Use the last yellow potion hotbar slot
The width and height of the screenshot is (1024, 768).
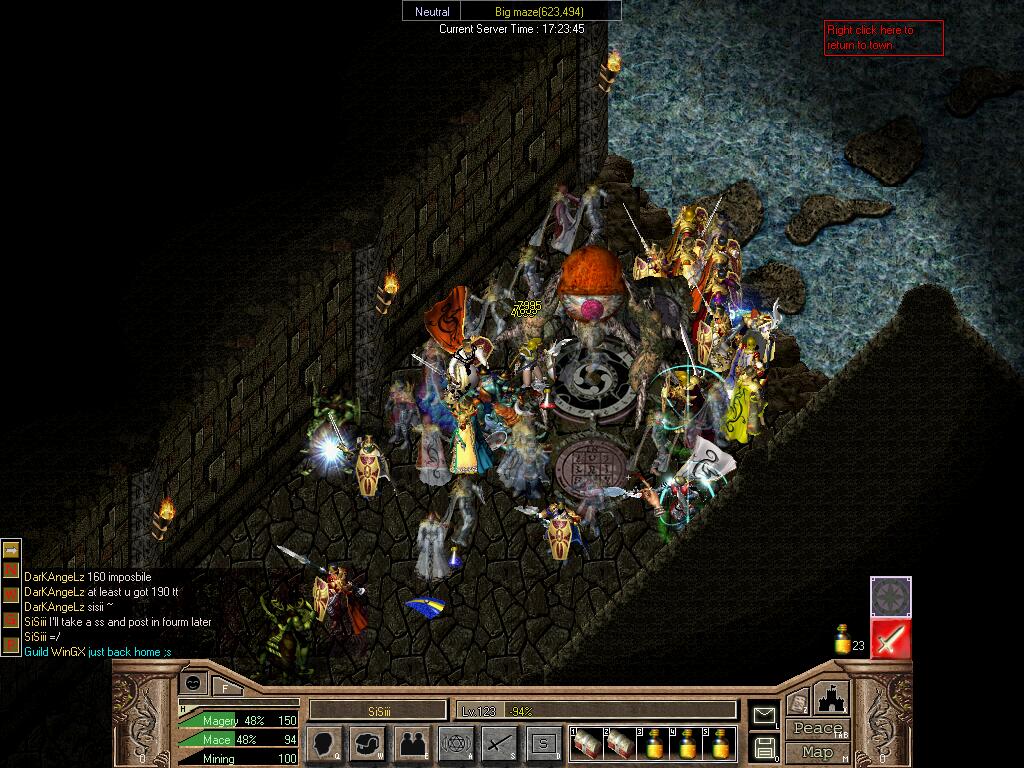click(x=720, y=744)
